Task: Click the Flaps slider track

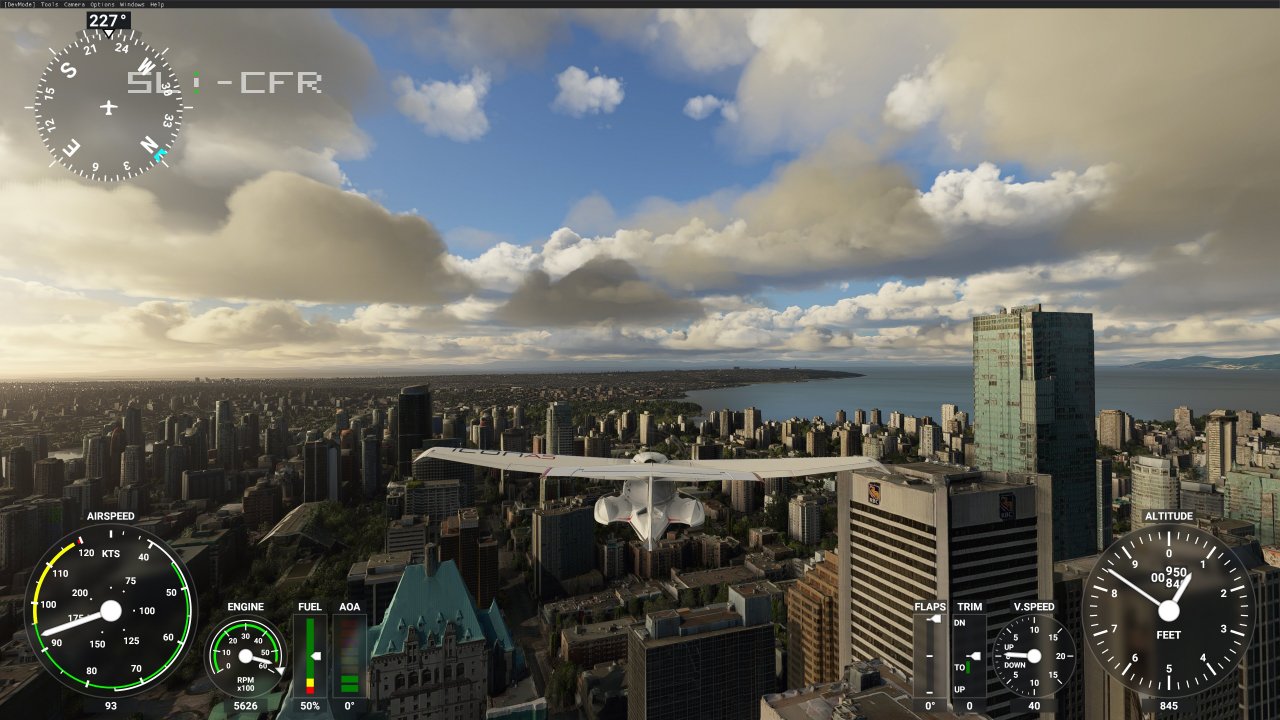Action: pyautogui.click(x=931, y=655)
